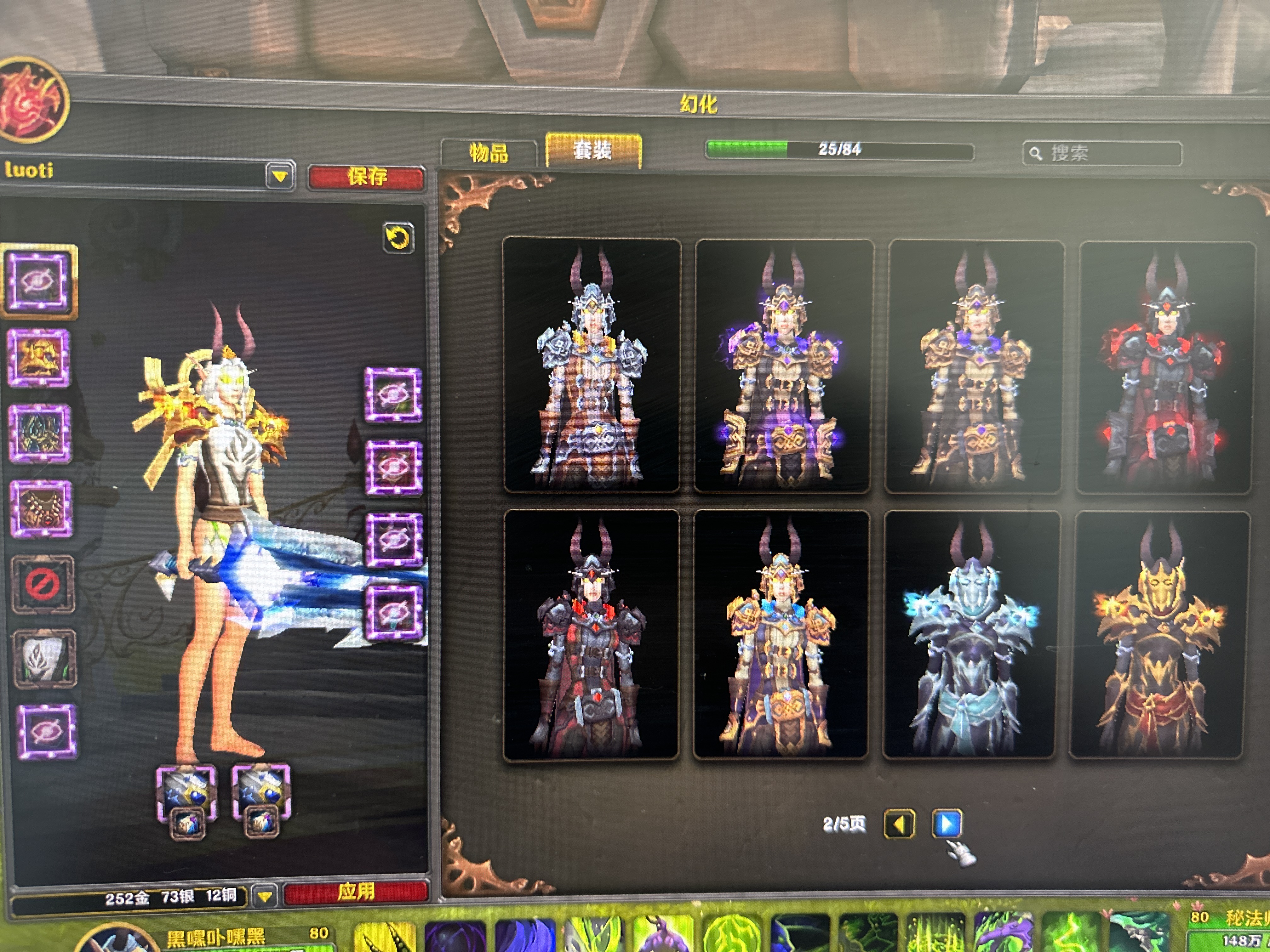
Task: Click the 保存 (Save) outfit button
Action: click(x=366, y=177)
